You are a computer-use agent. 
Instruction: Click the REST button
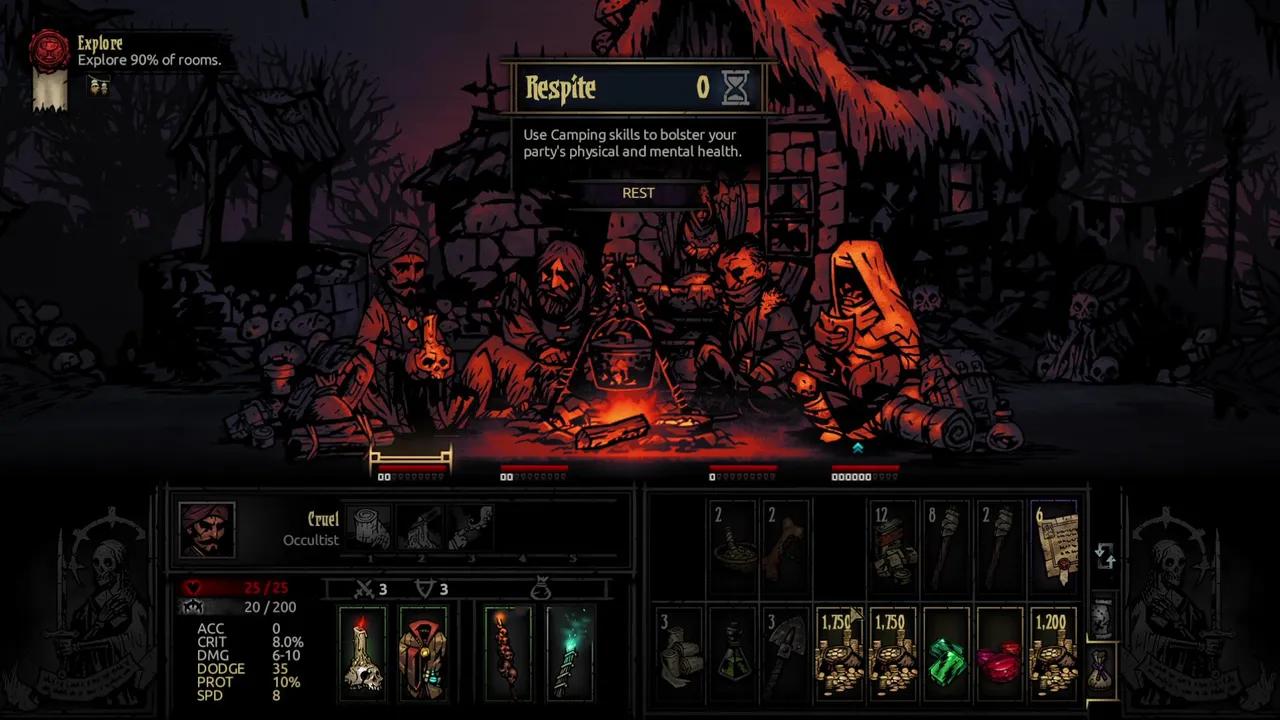638,193
